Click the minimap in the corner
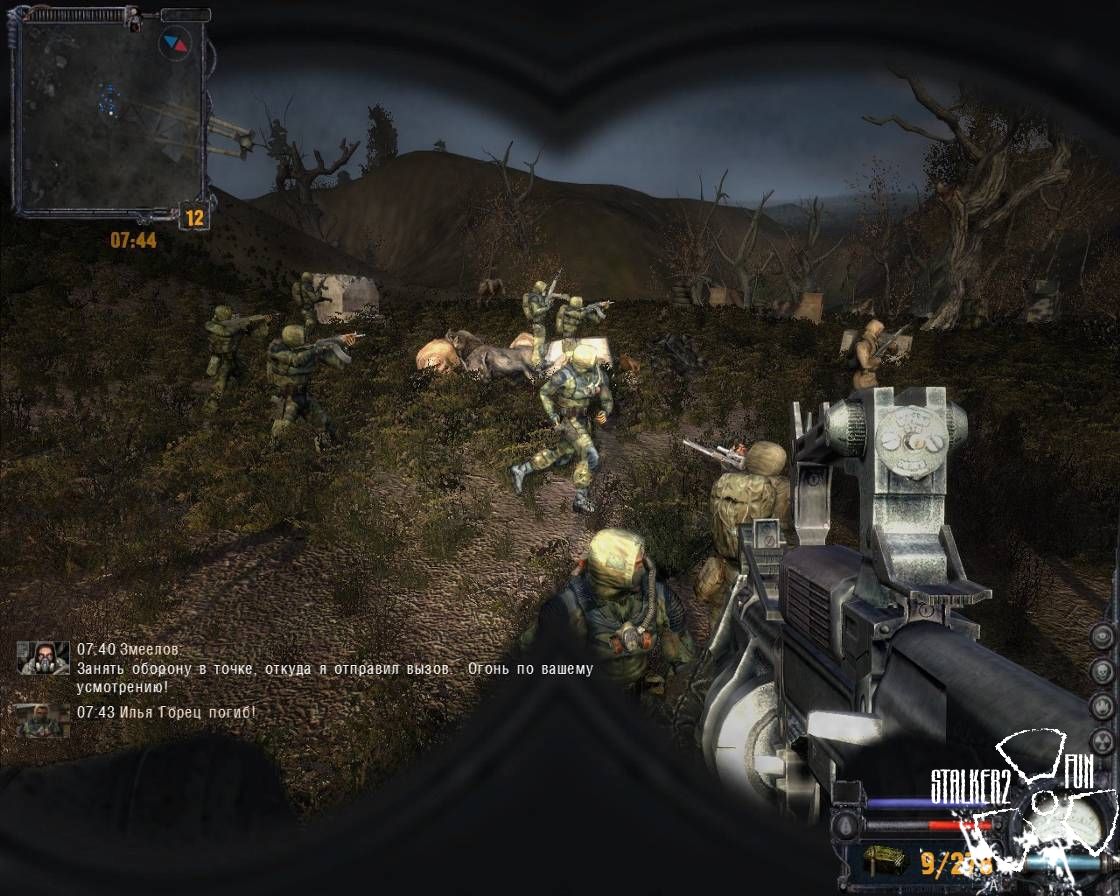Viewport: 1120px width, 896px height. 108,115
